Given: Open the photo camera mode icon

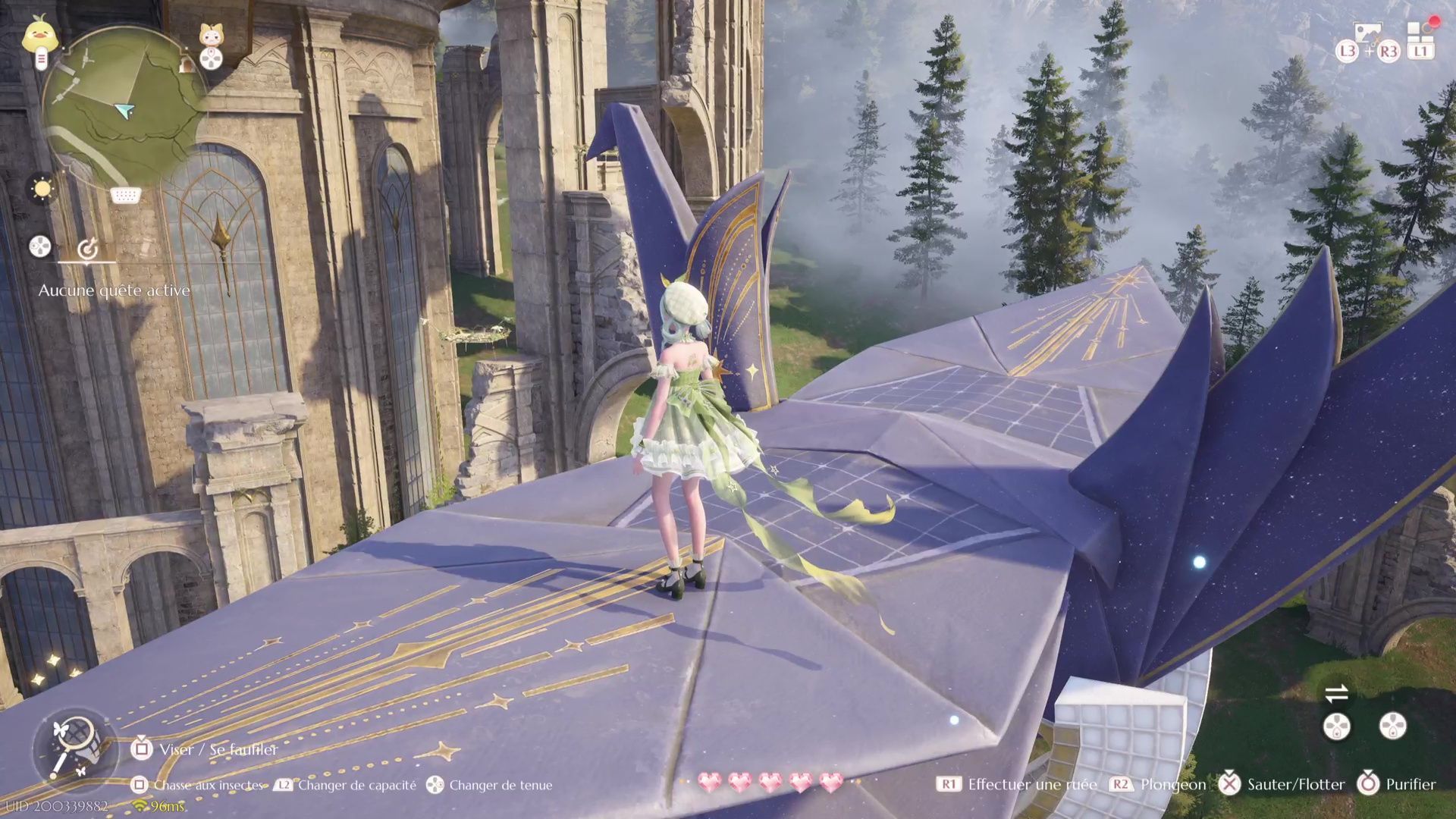Looking at the screenshot, I should pyautogui.click(x=1367, y=35).
